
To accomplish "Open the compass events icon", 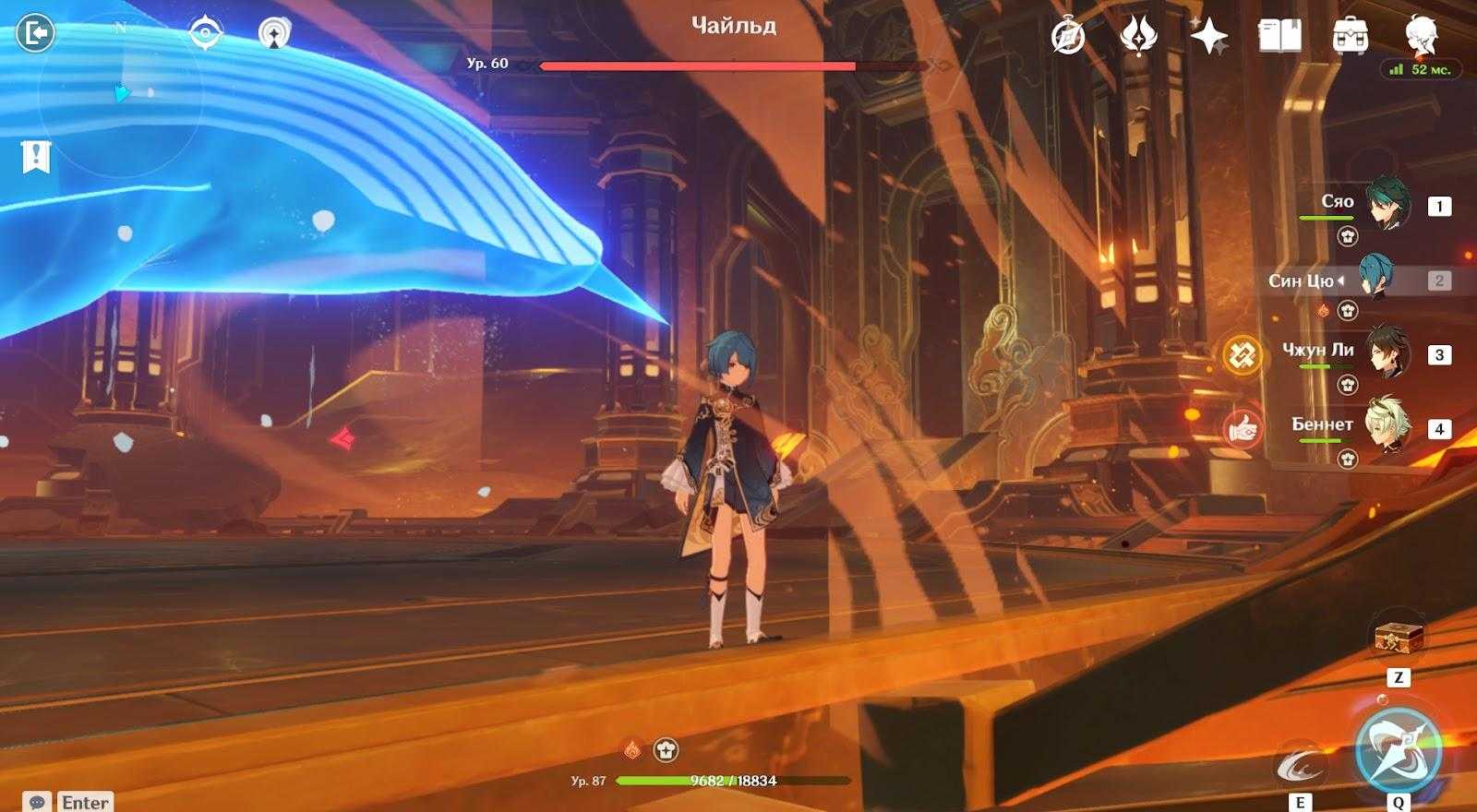I will pyautogui.click(x=1068, y=36).
